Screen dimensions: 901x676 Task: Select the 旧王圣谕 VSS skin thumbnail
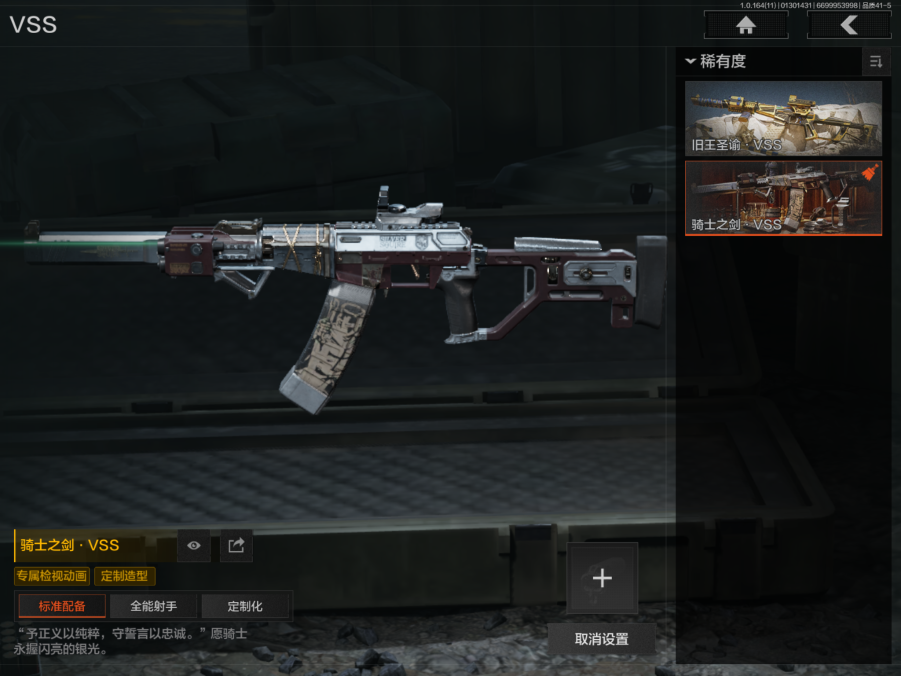click(783, 118)
